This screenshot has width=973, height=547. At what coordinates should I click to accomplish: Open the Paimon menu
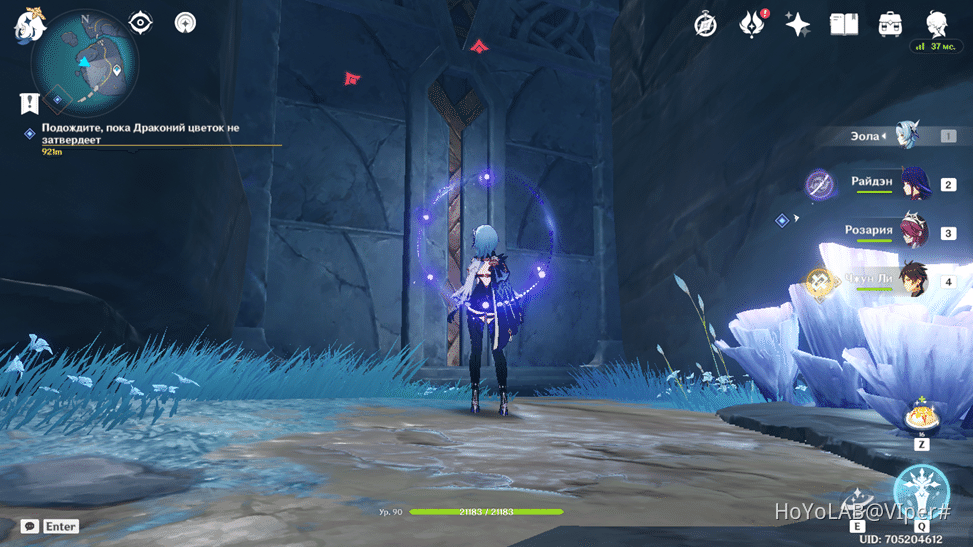pyautogui.click(x=27, y=23)
